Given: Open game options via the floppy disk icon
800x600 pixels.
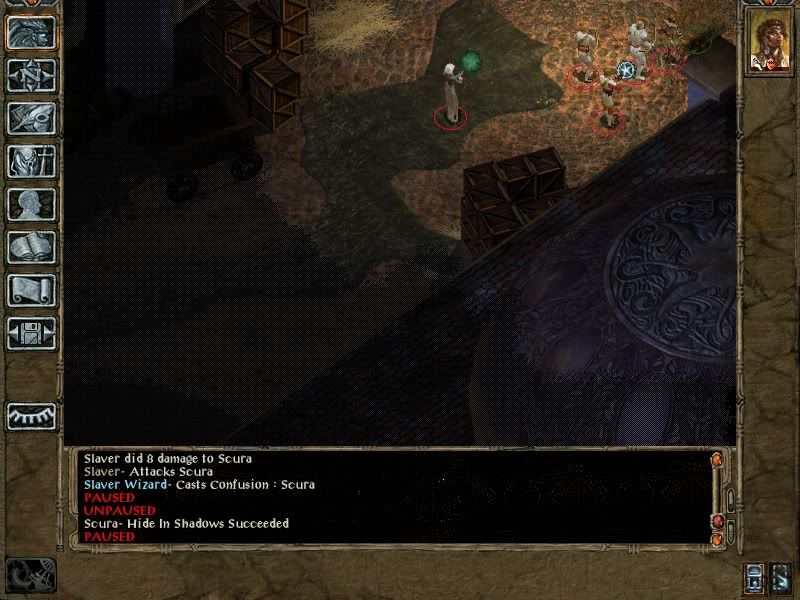Looking at the screenshot, I should [x=31, y=333].
